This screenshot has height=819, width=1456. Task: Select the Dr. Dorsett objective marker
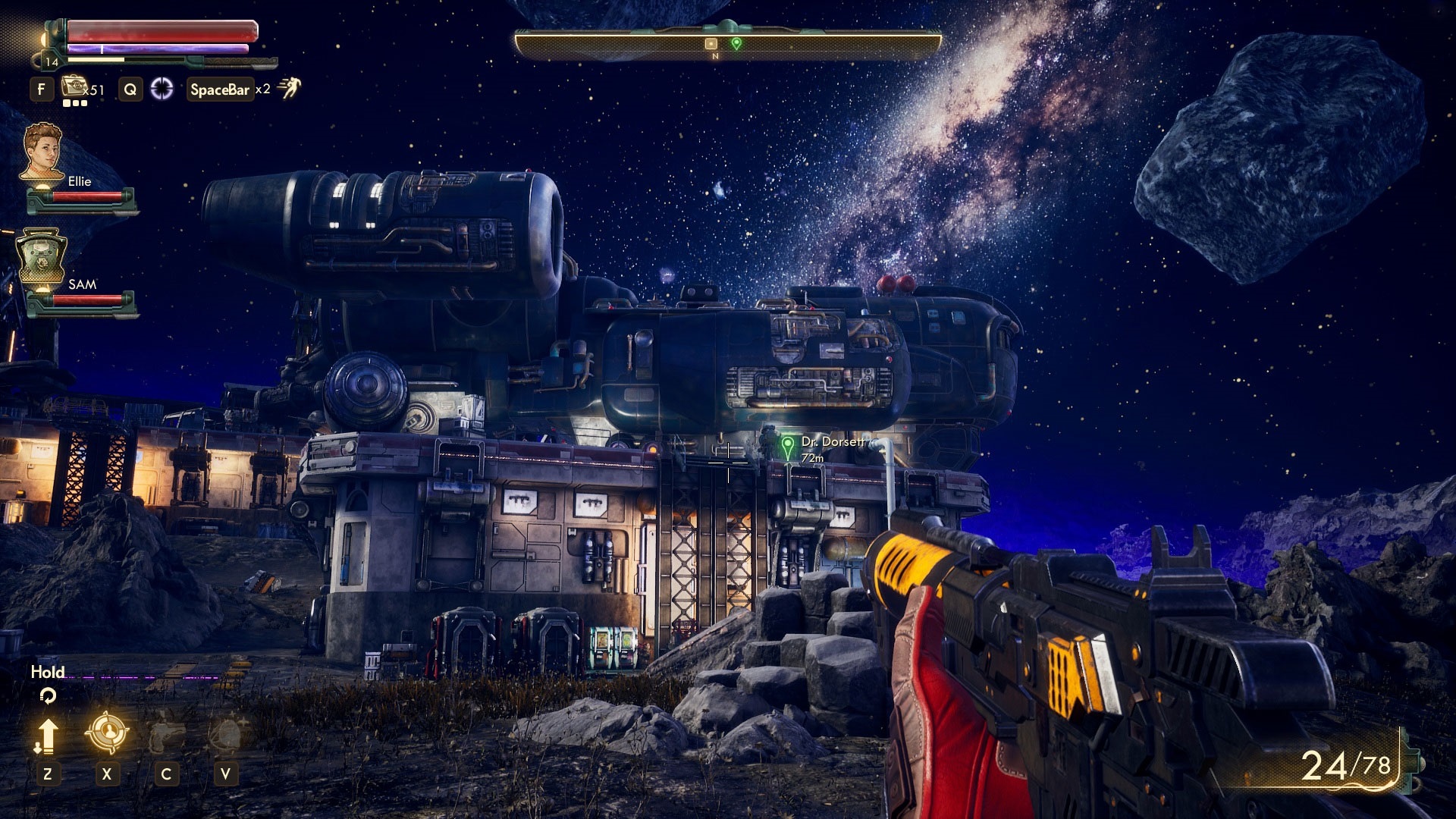[x=788, y=446]
